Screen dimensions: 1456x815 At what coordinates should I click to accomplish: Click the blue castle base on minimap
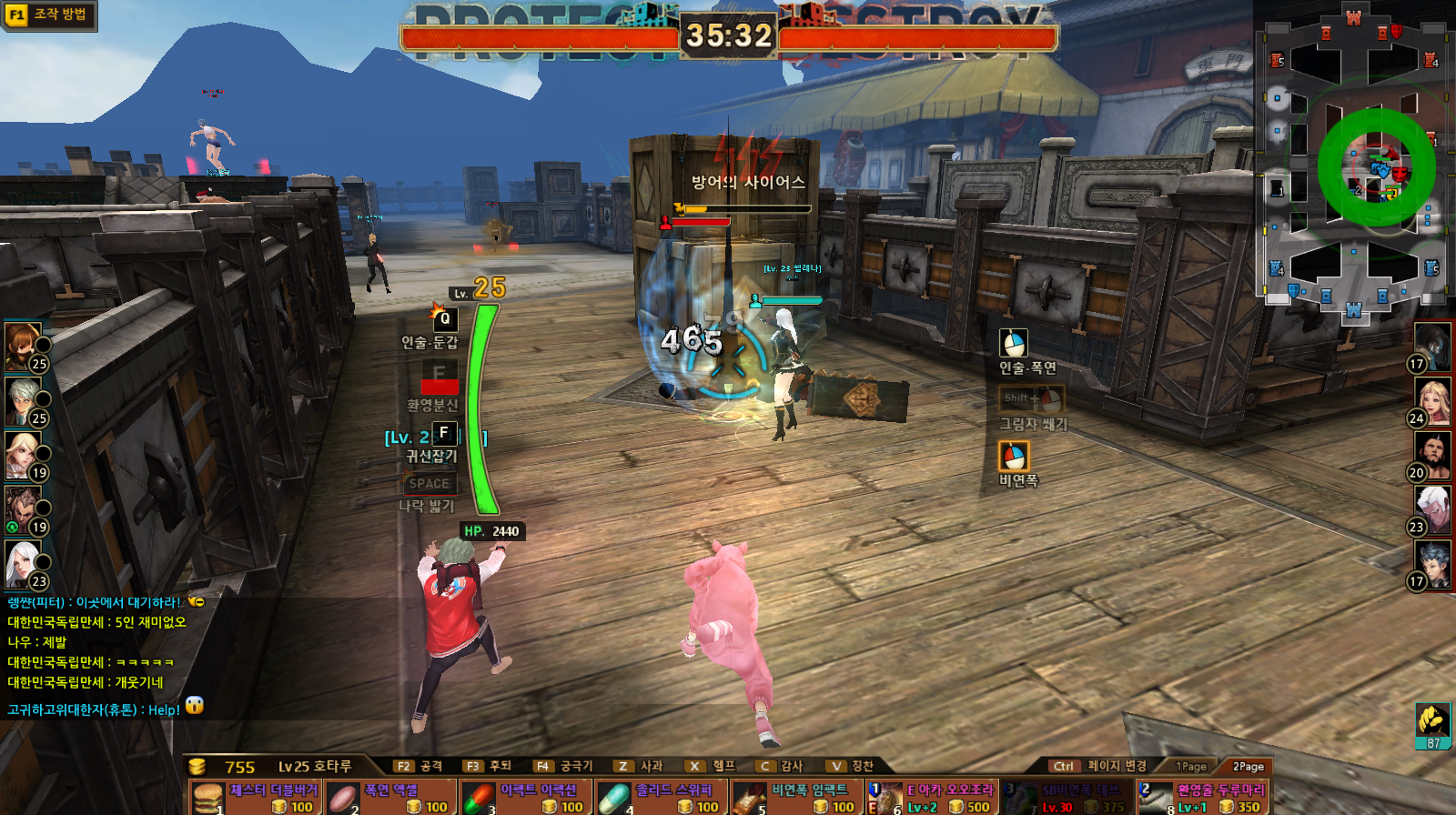coord(1353,311)
